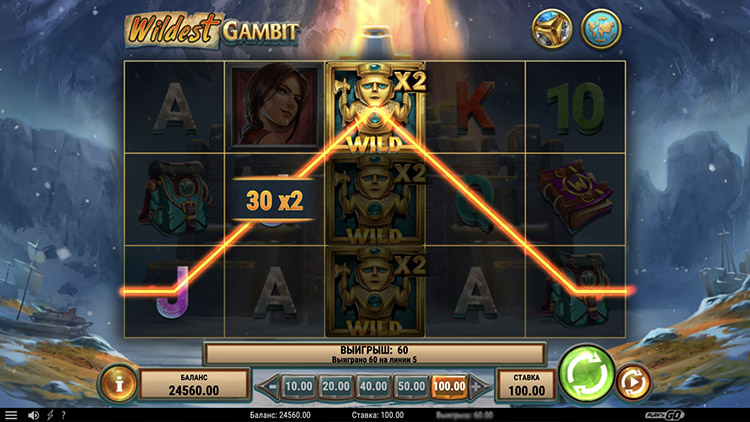Screen dimensions: 750x422
Task: Click the golden gem relic icon
Action: 552,31
